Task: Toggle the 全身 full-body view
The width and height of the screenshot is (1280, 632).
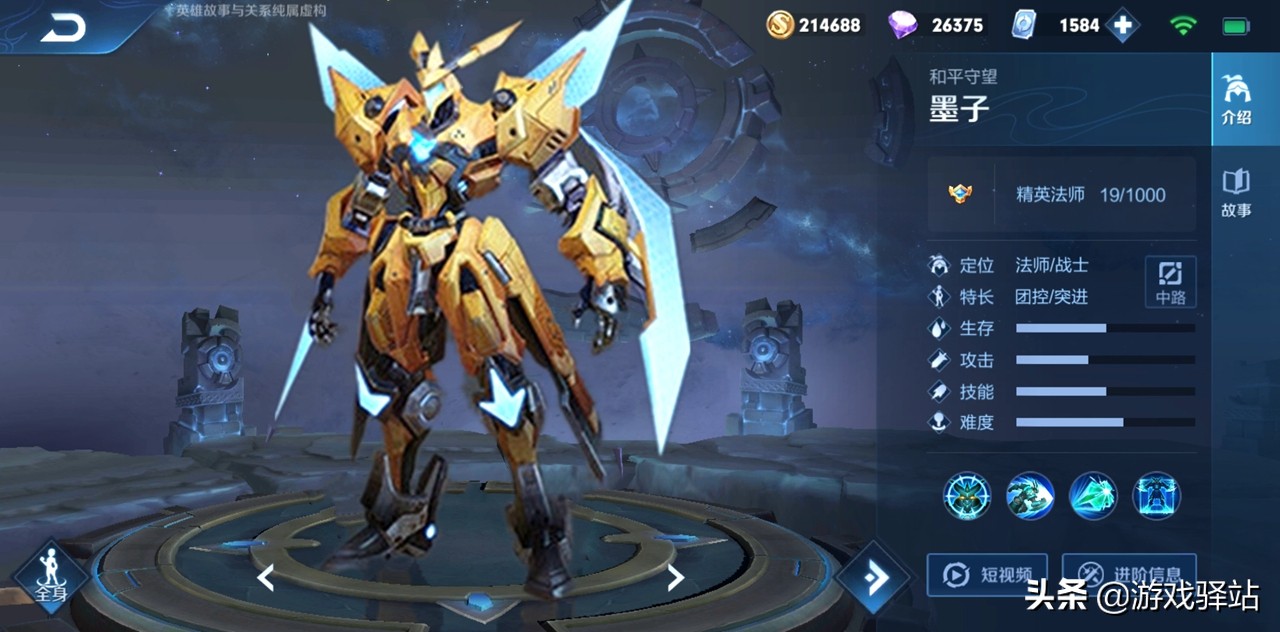Action: pos(51,576)
